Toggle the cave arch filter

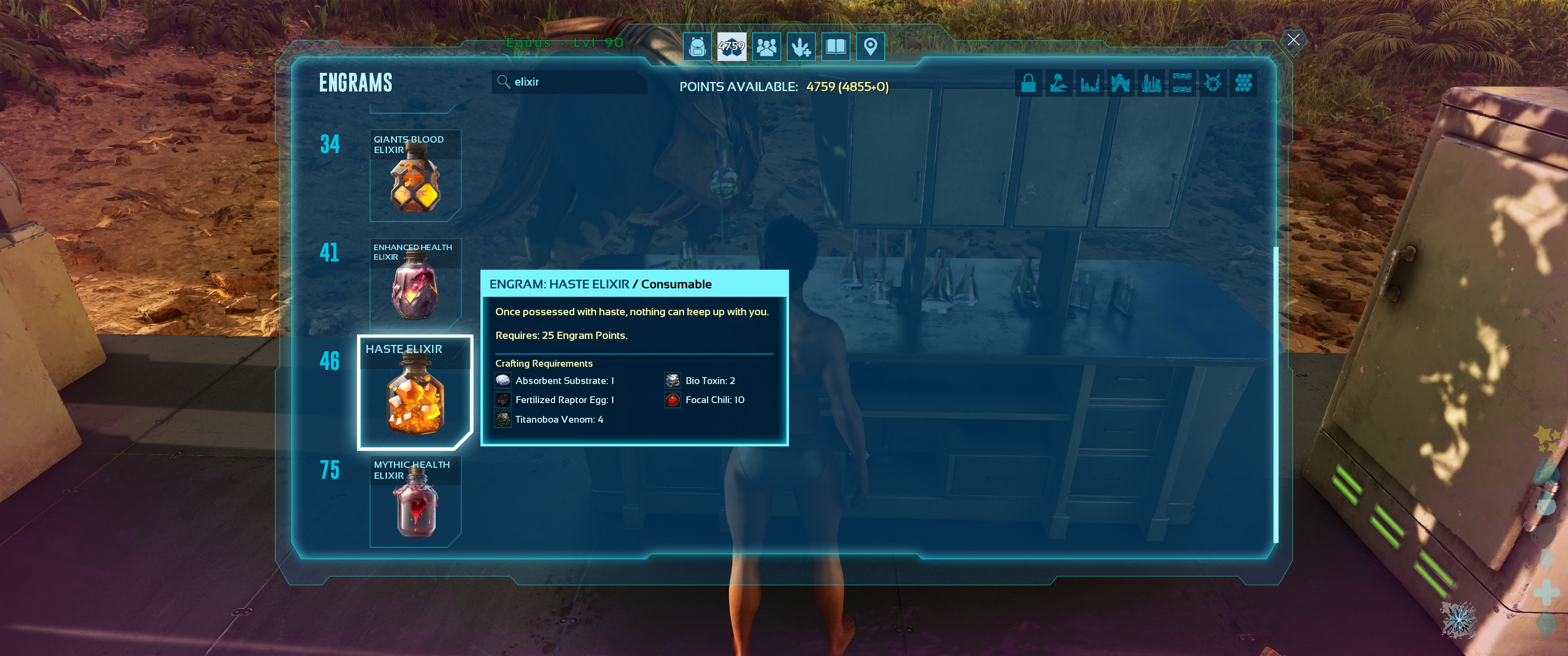1120,83
